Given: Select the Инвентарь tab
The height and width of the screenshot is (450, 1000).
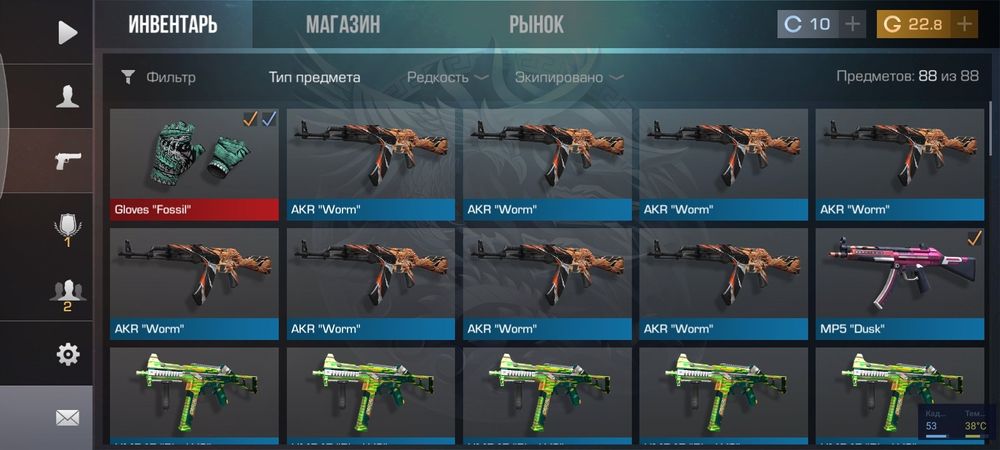Looking at the screenshot, I should pos(173,25).
